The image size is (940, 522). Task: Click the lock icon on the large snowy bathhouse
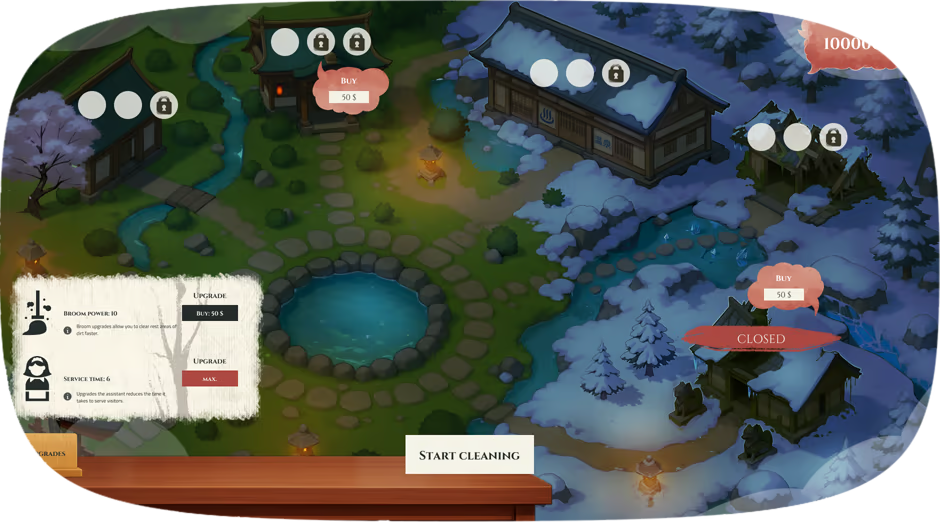[x=616, y=73]
